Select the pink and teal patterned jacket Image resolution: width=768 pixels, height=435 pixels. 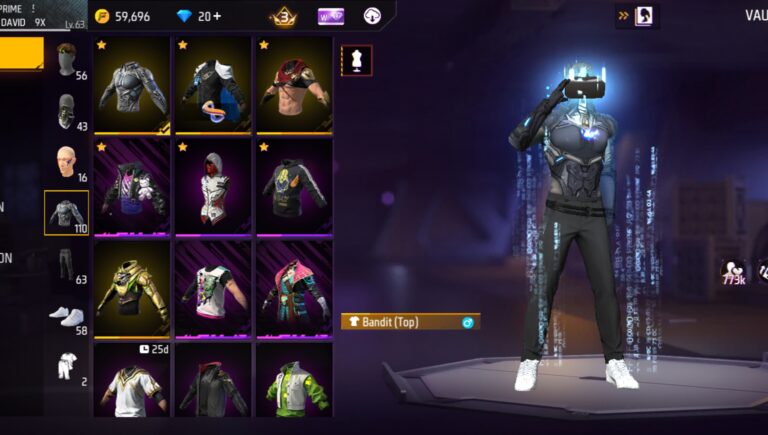(x=294, y=289)
